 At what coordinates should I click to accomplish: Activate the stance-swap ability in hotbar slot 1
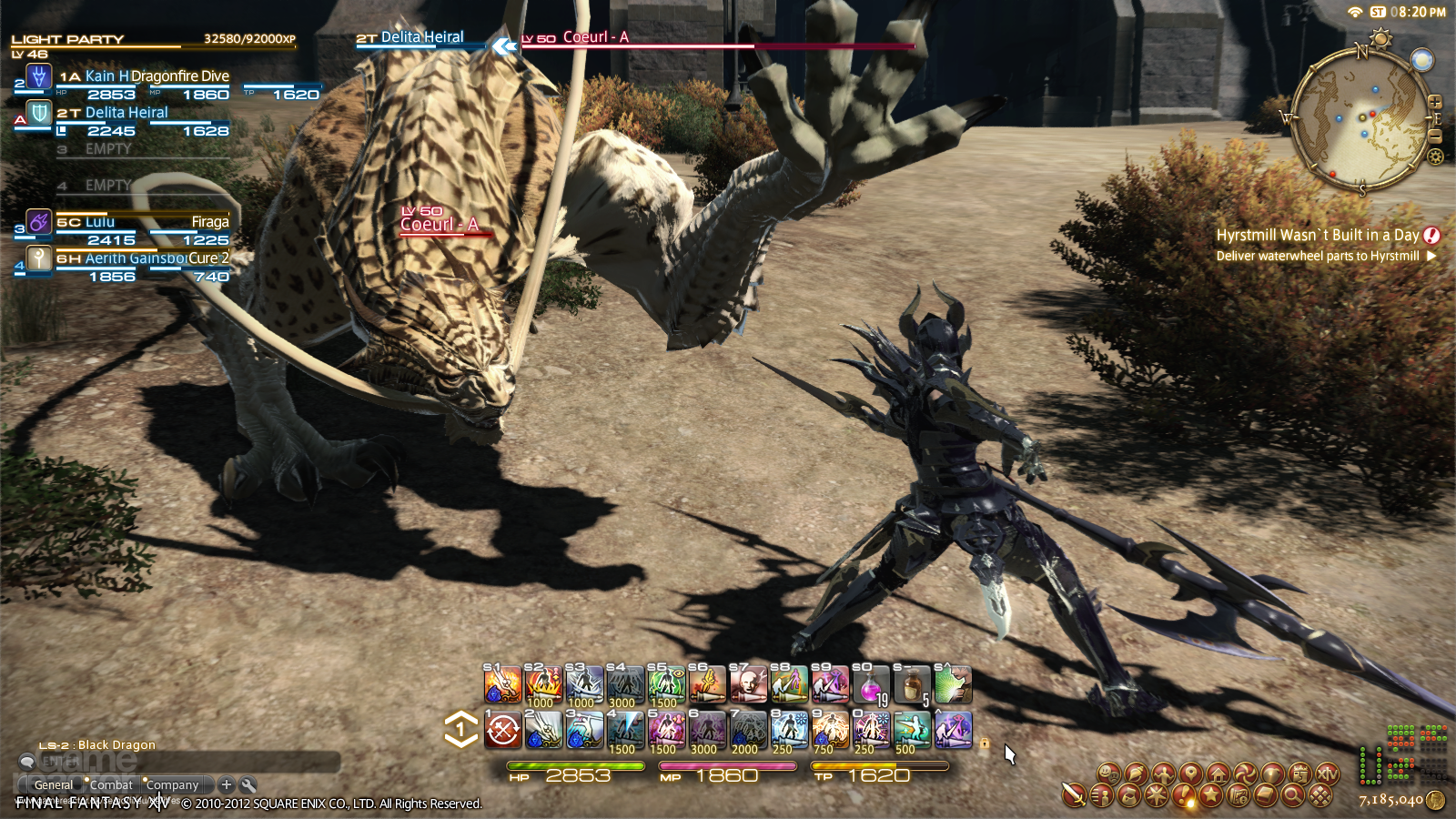coord(502,730)
